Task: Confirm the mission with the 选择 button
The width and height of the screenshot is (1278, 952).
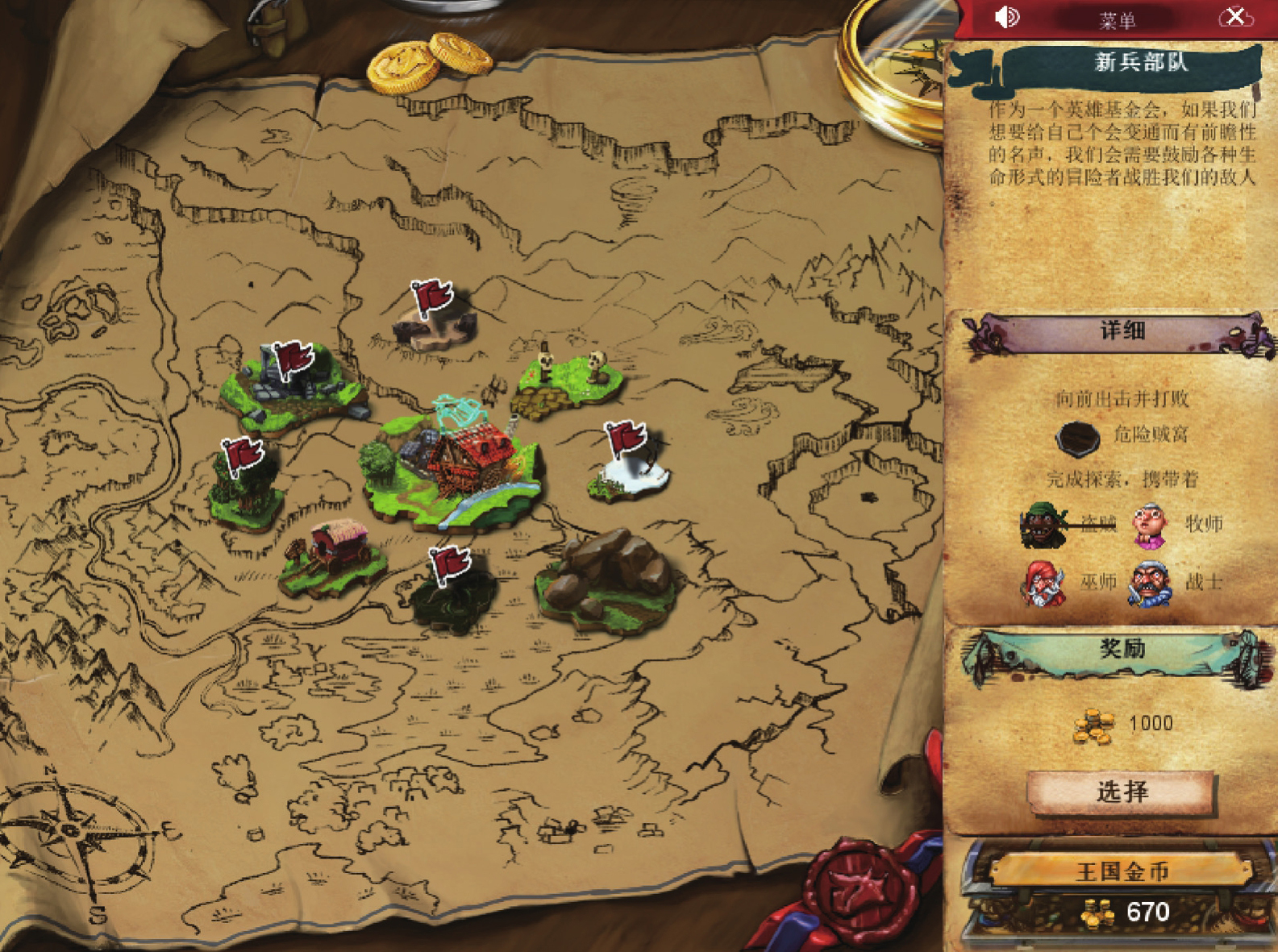Action: [x=1121, y=792]
